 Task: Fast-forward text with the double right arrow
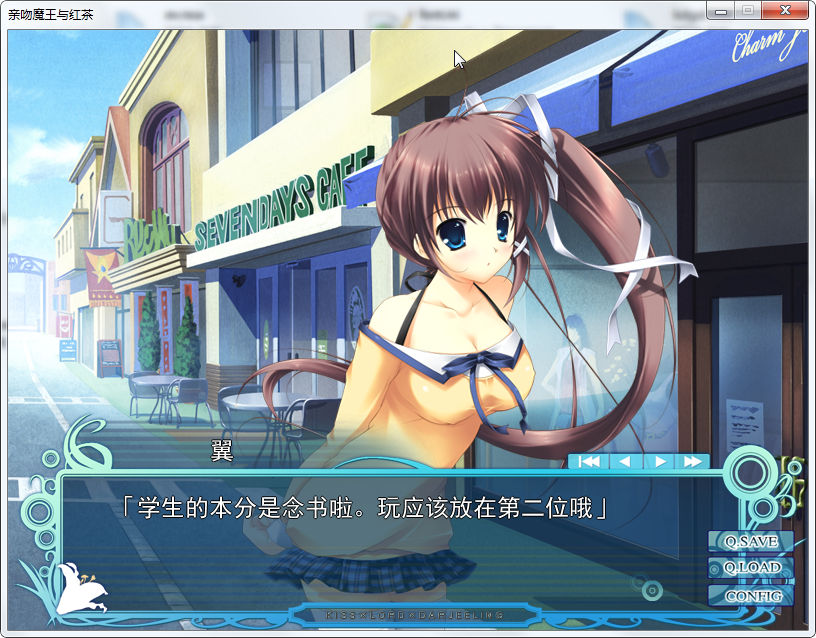tap(692, 462)
